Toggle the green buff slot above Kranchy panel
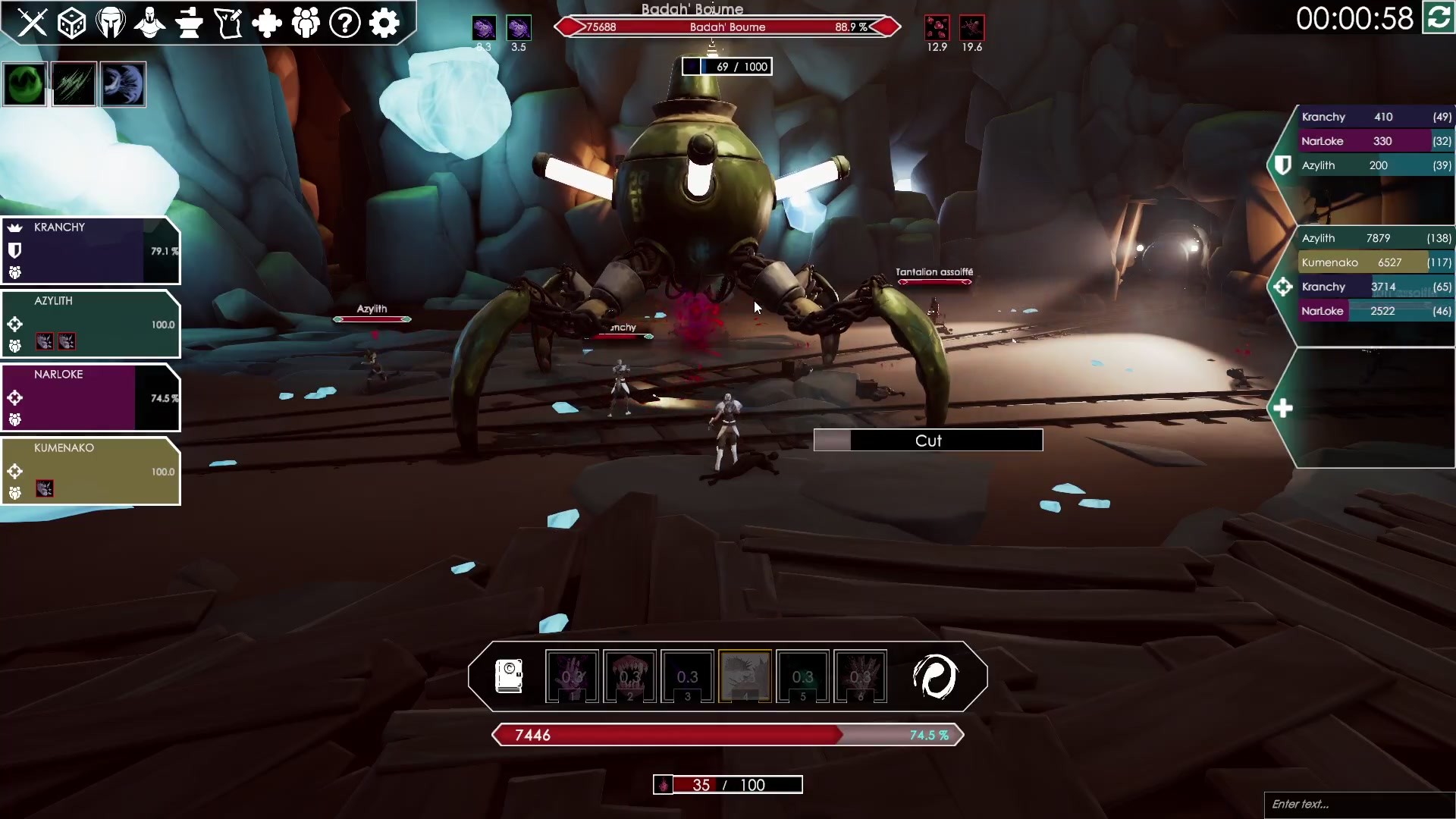 [x=24, y=83]
